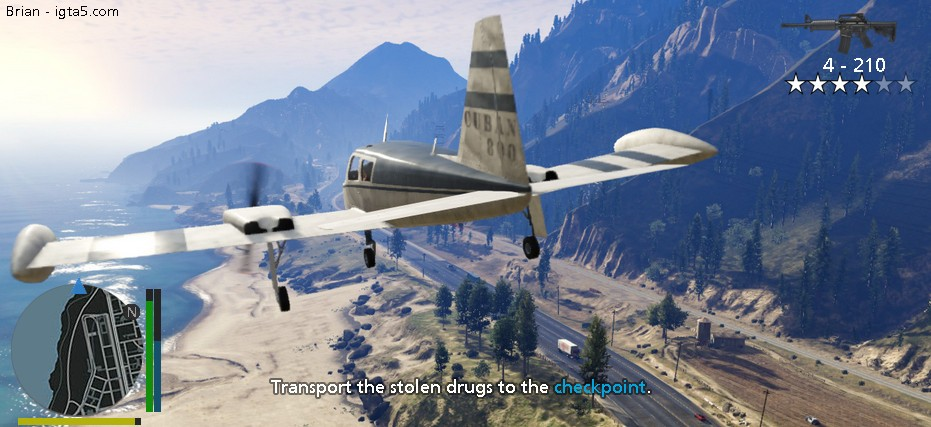Click the north compass marker on minimap
The width and height of the screenshot is (931, 427).
131,312
